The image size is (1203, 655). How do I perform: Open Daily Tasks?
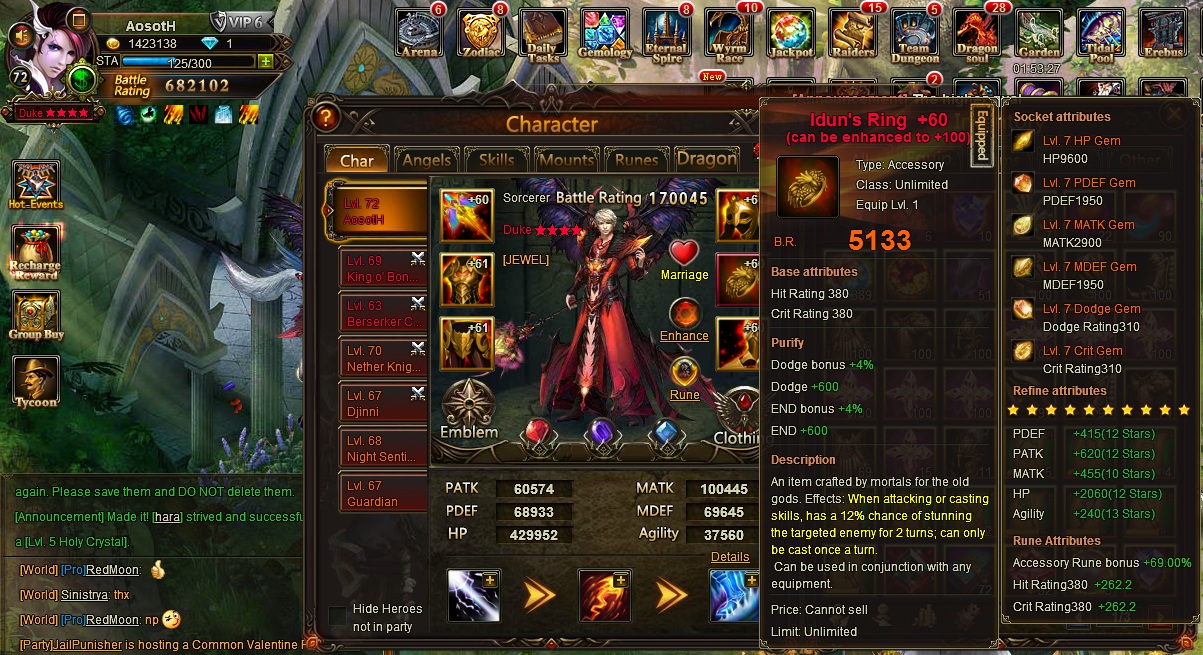543,36
